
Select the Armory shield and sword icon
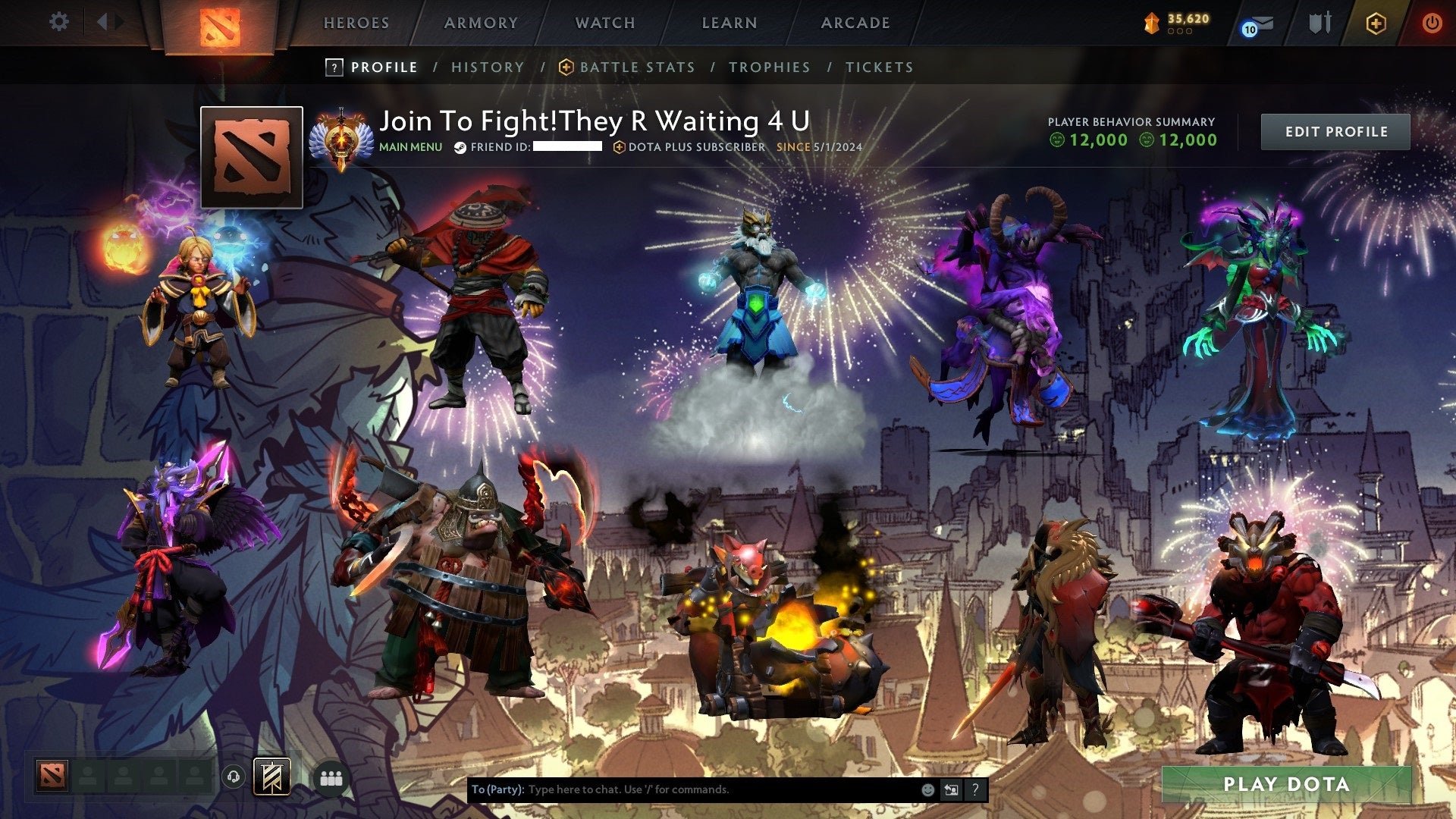point(1319,23)
